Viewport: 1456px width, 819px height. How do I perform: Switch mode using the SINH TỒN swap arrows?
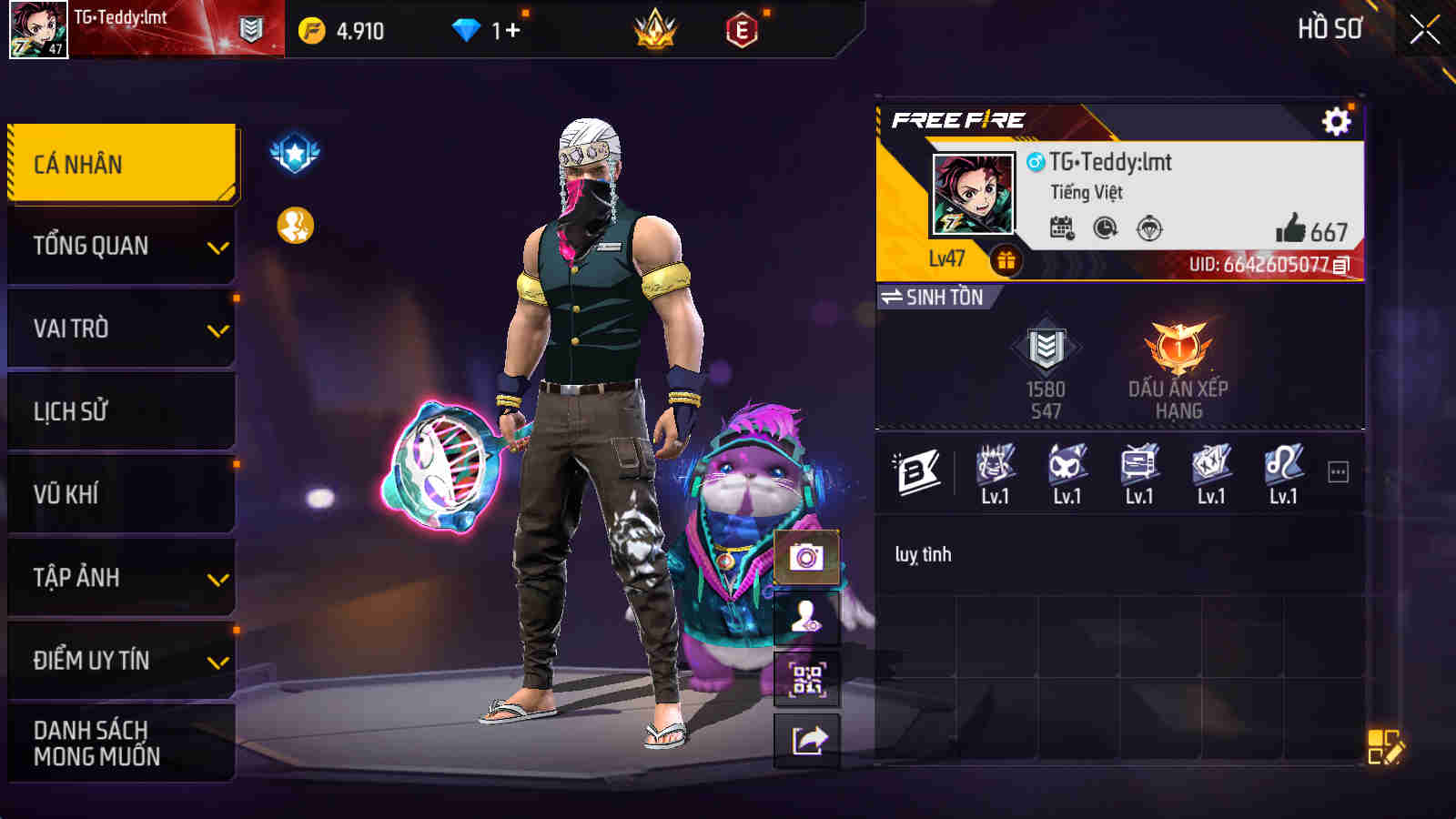click(893, 295)
